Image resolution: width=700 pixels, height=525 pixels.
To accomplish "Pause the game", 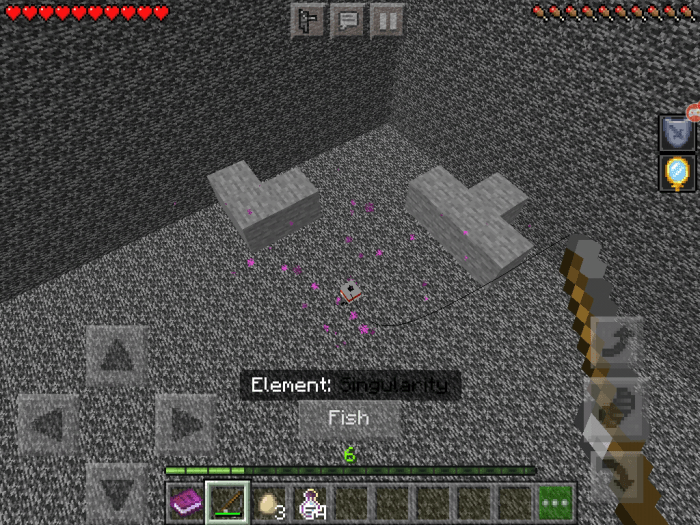I will point(387,21).
